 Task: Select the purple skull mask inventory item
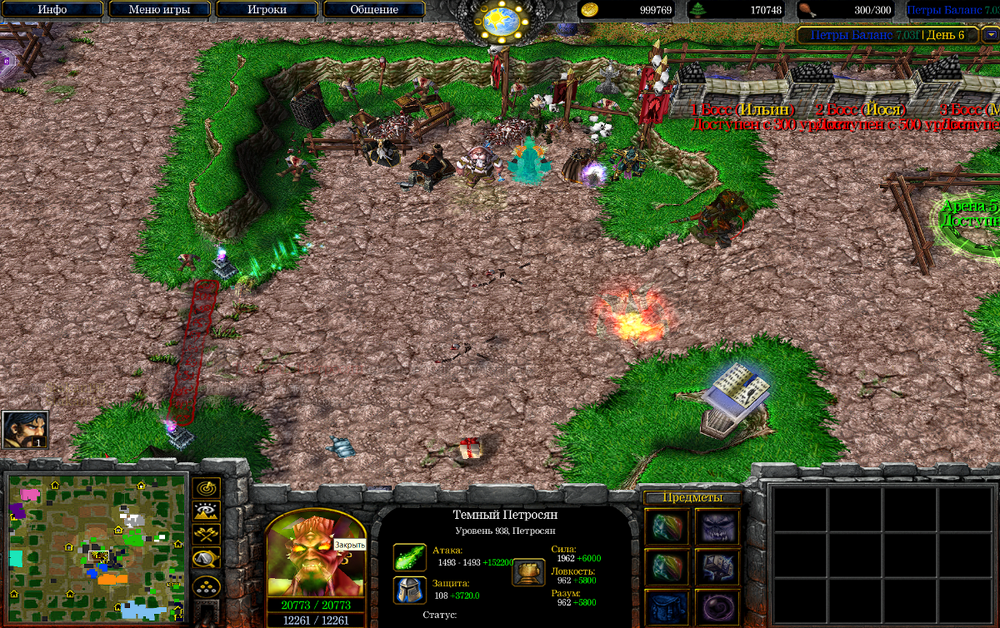(718, 527)
